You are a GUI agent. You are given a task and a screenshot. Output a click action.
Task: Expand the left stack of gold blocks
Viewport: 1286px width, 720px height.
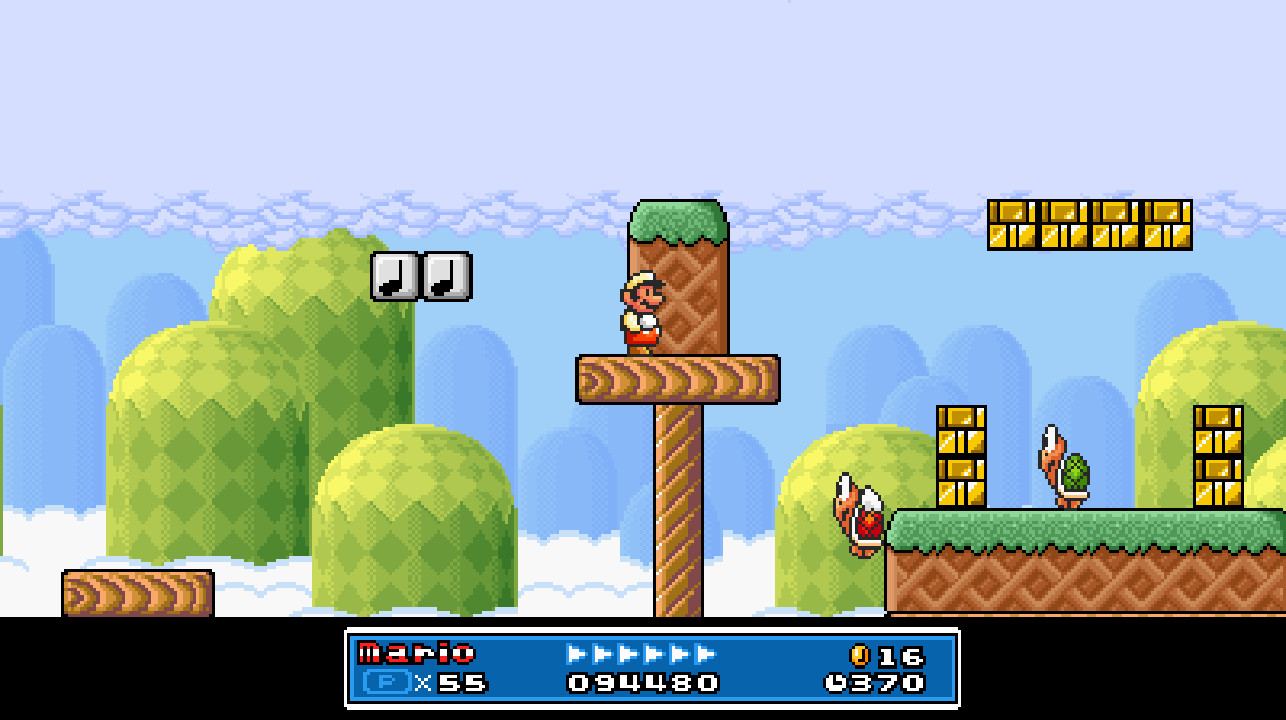pyautogui.click(x=961, y=455)
